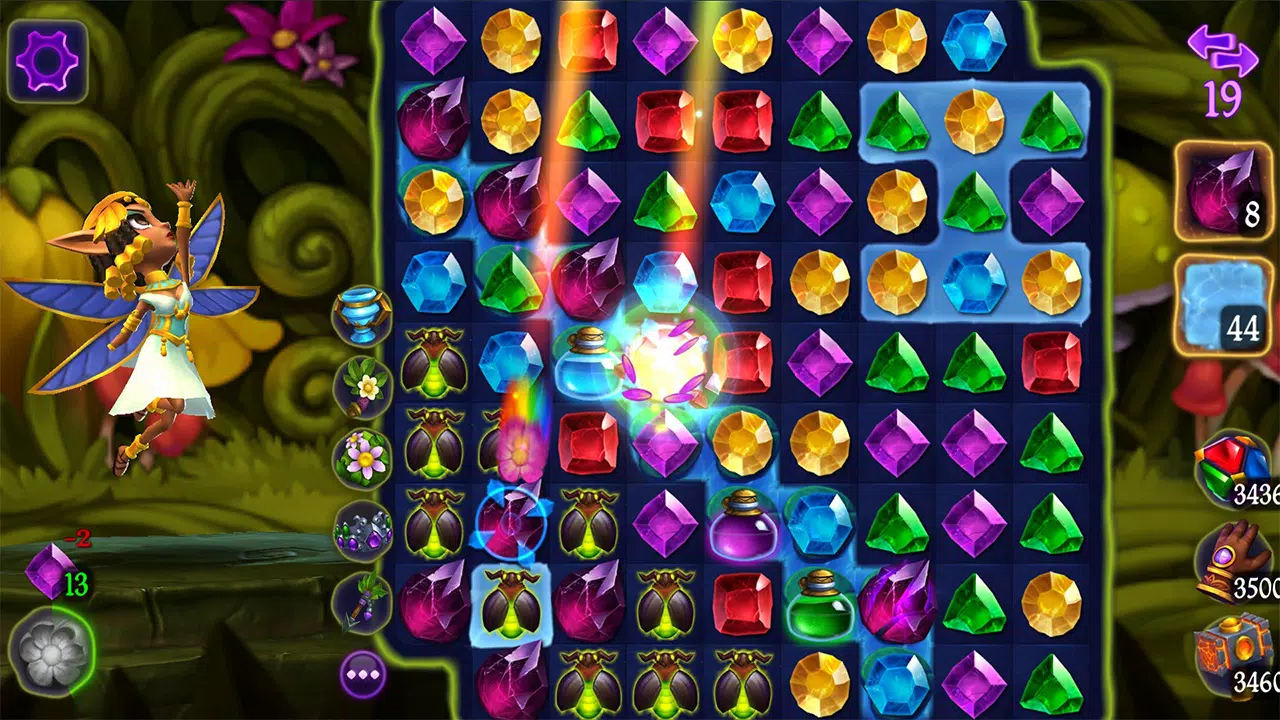Click the purple potion bottle on the board
The image size is (1280, 720).
tap(742, 528)
